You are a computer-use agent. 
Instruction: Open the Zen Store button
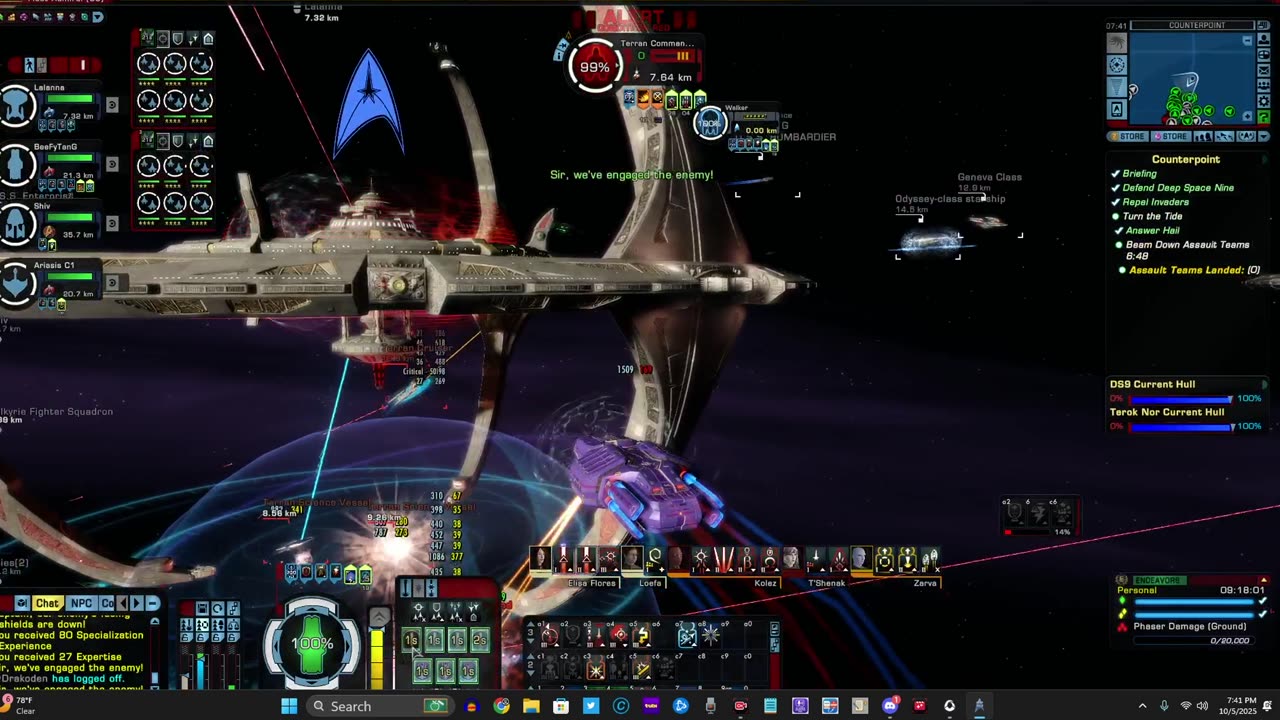click(x=1128, y=137)
